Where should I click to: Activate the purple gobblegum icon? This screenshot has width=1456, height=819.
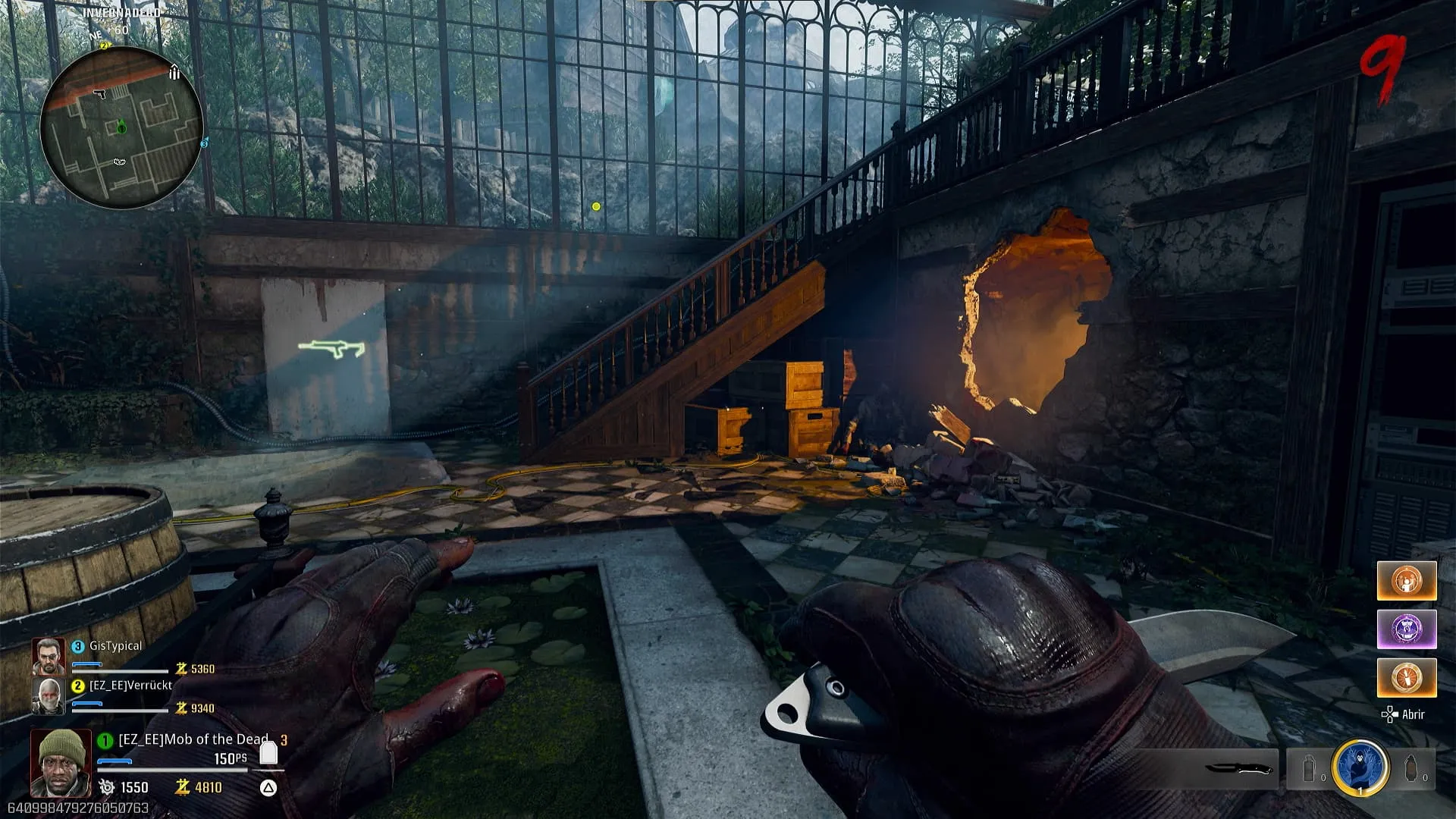(x=1407, y=629)
